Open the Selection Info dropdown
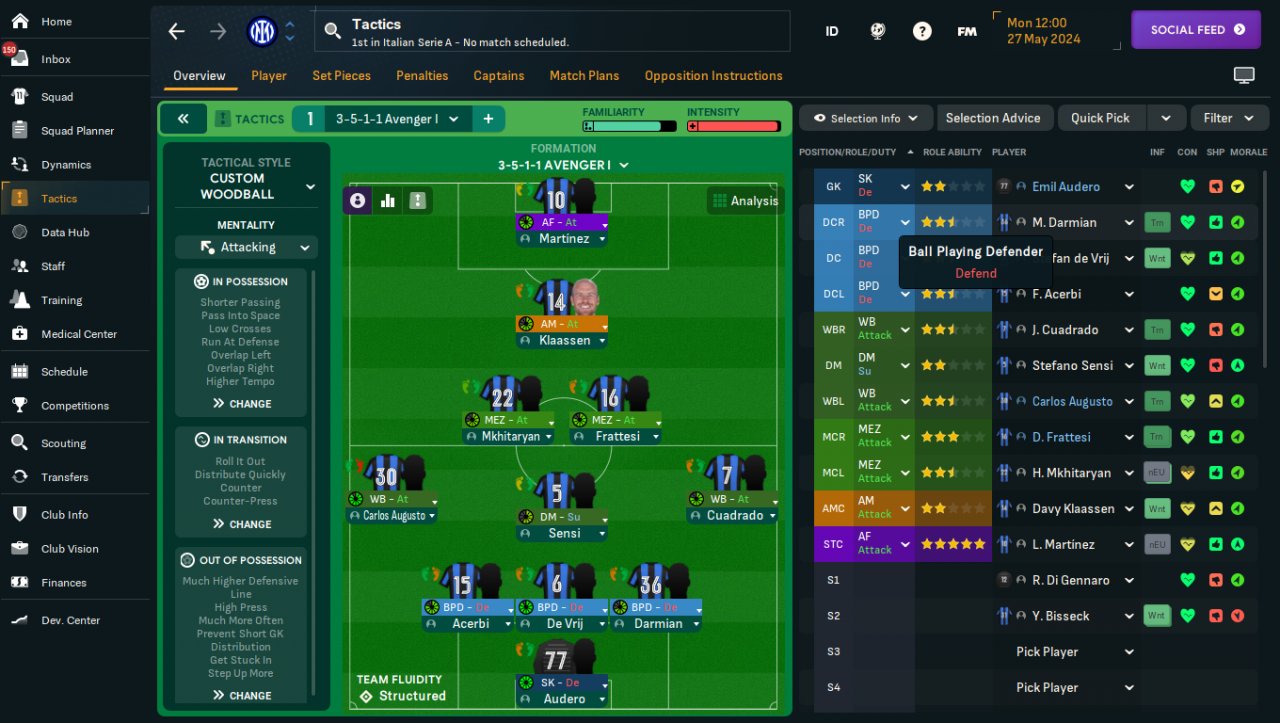 (x=865, y=118)
